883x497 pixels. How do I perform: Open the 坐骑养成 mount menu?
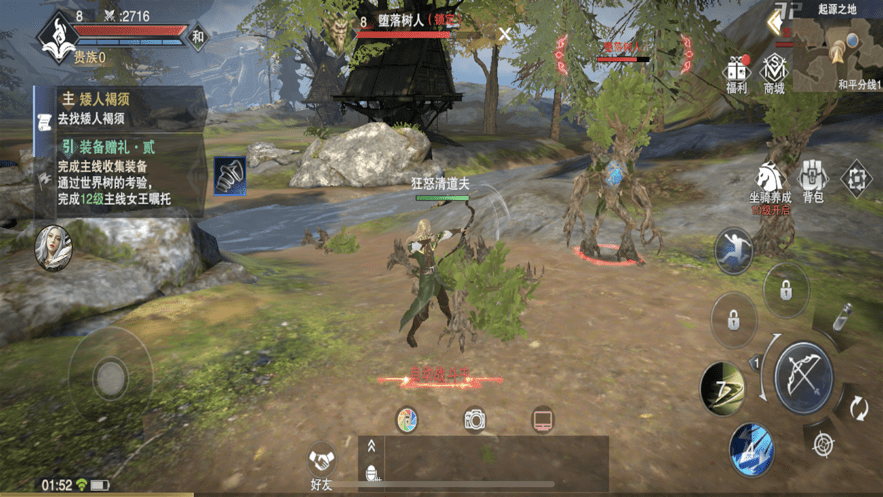pyautogui.click(x=770, y=183)
